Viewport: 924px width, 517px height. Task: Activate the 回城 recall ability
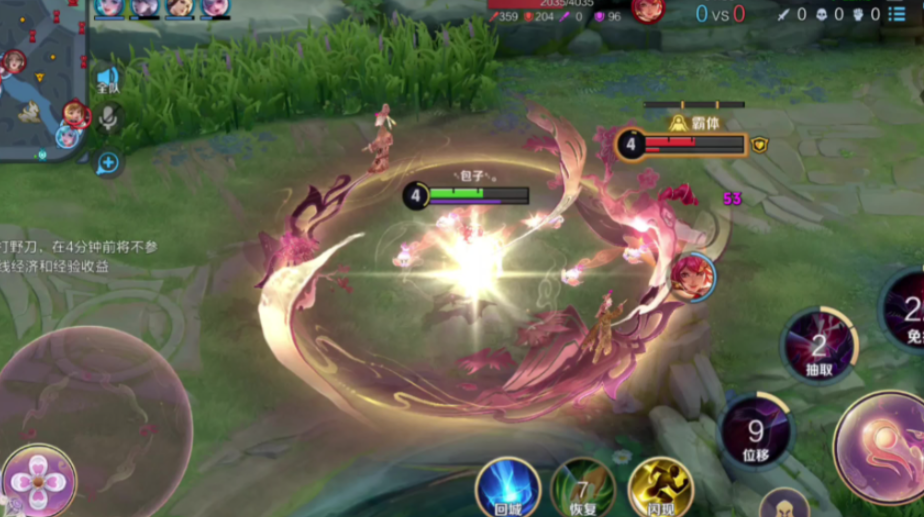click(x=508, y=488)
